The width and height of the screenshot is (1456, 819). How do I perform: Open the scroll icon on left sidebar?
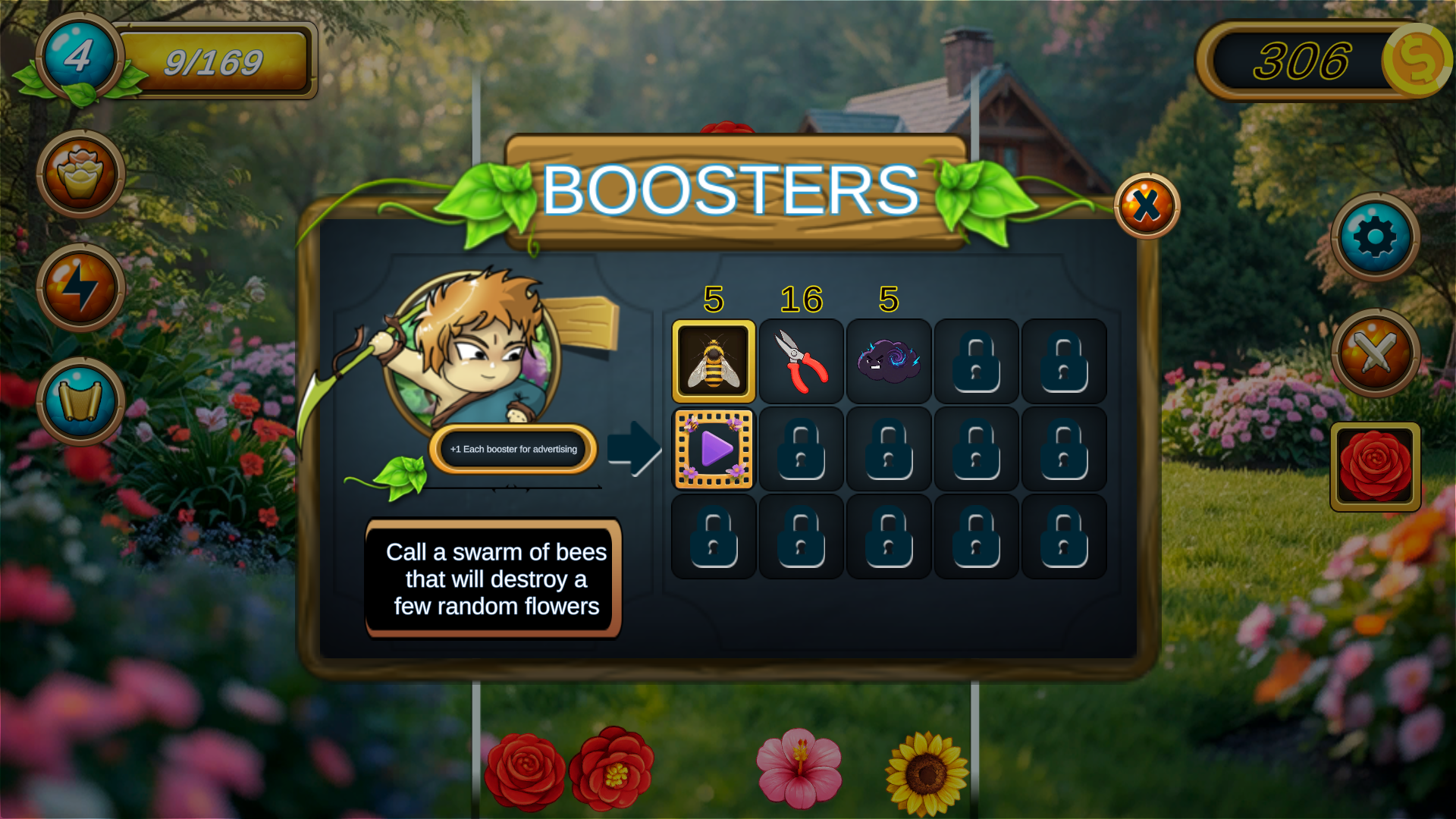point(79,400)
